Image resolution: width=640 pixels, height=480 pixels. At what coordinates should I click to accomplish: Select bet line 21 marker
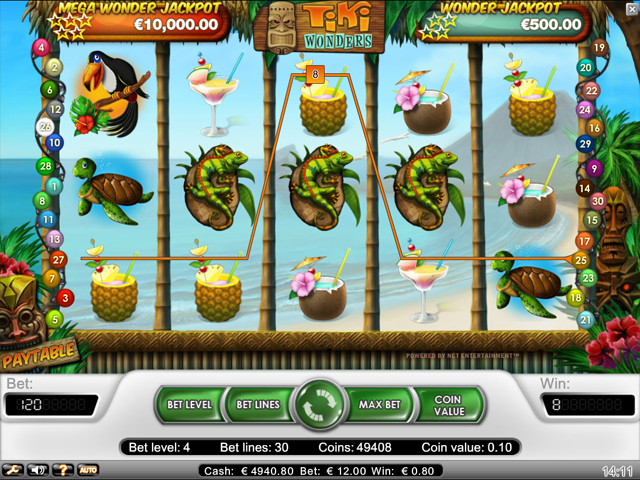point(585,319)
